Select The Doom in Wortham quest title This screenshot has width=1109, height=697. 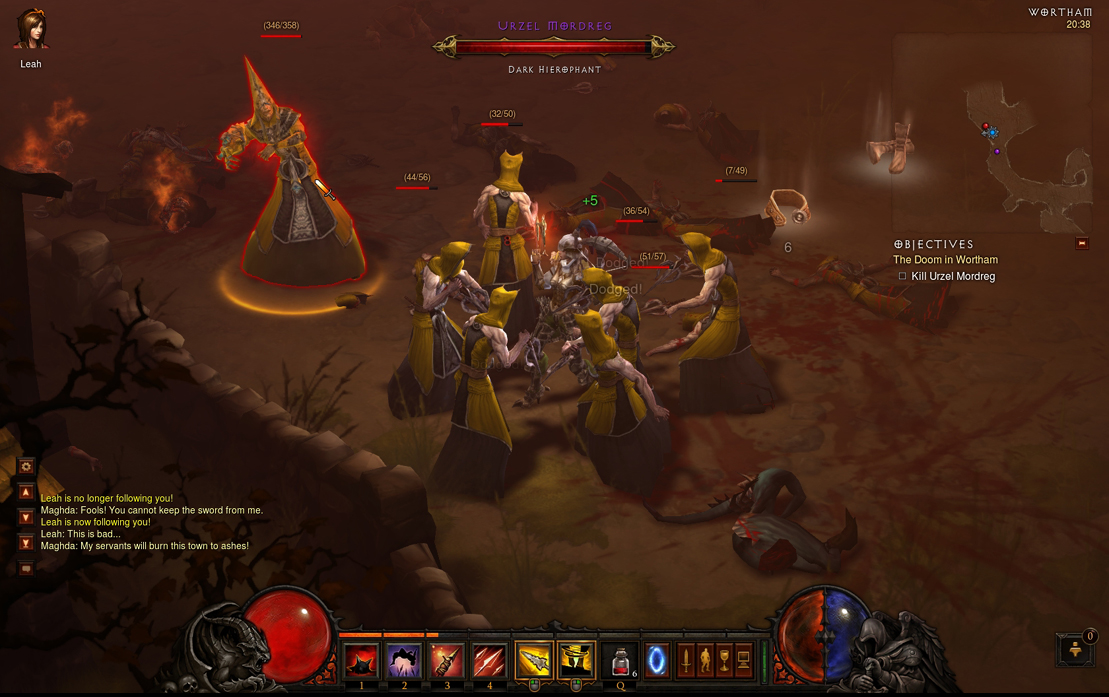click(945, 260)
